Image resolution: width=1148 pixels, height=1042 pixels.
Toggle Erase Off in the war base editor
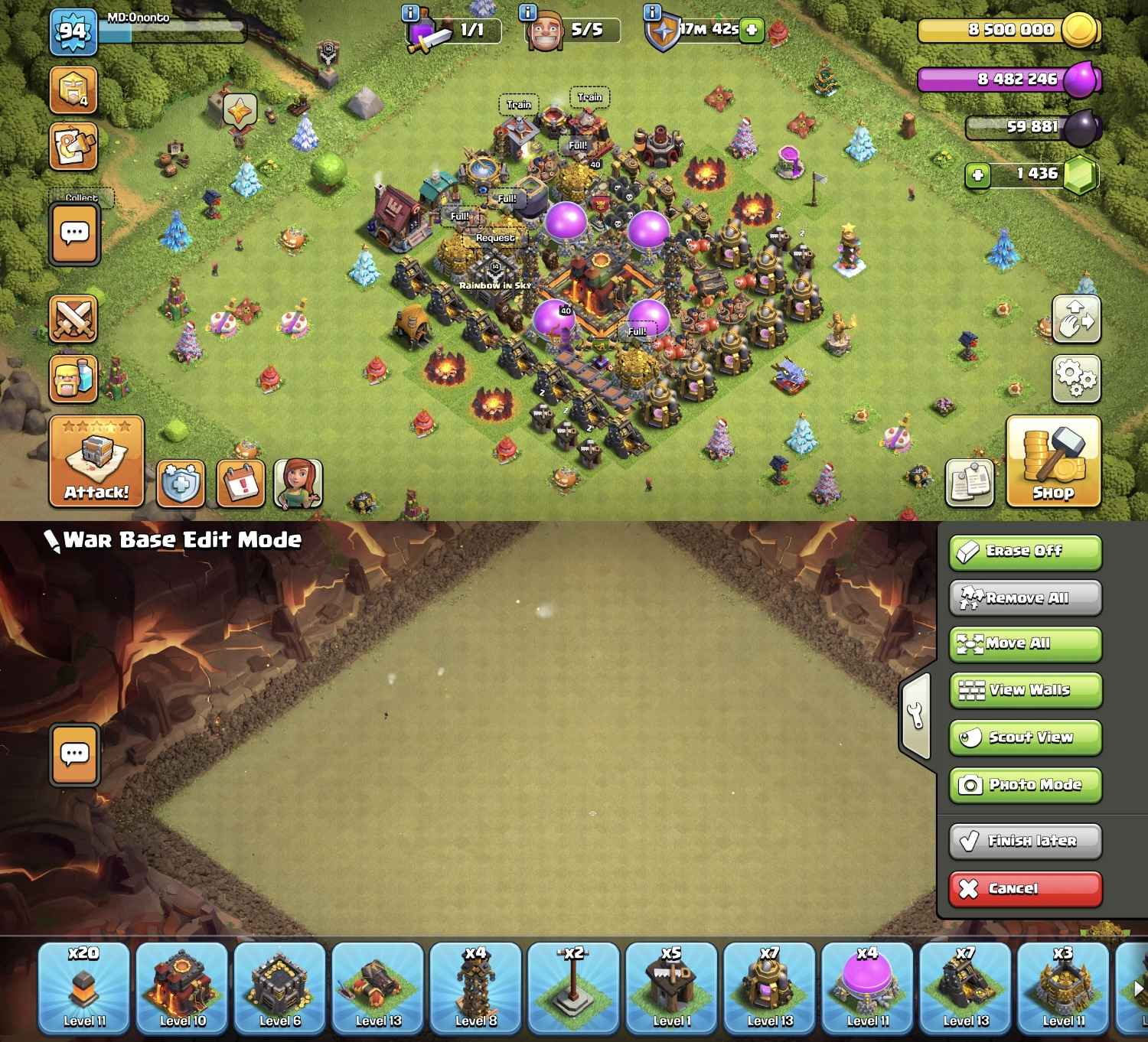pos(1024,551)
